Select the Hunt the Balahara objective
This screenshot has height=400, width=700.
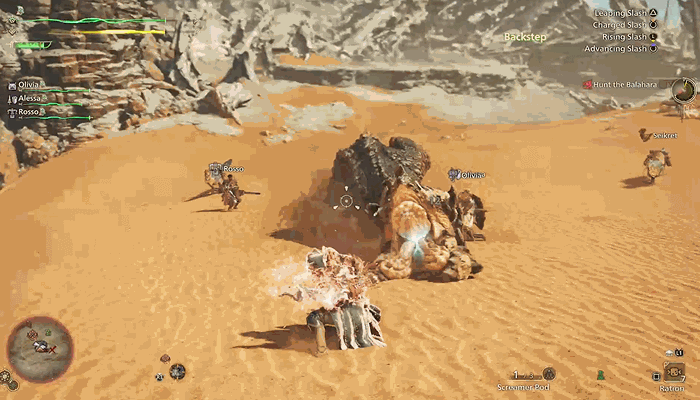pyautogui.click(x=625, y=84)
